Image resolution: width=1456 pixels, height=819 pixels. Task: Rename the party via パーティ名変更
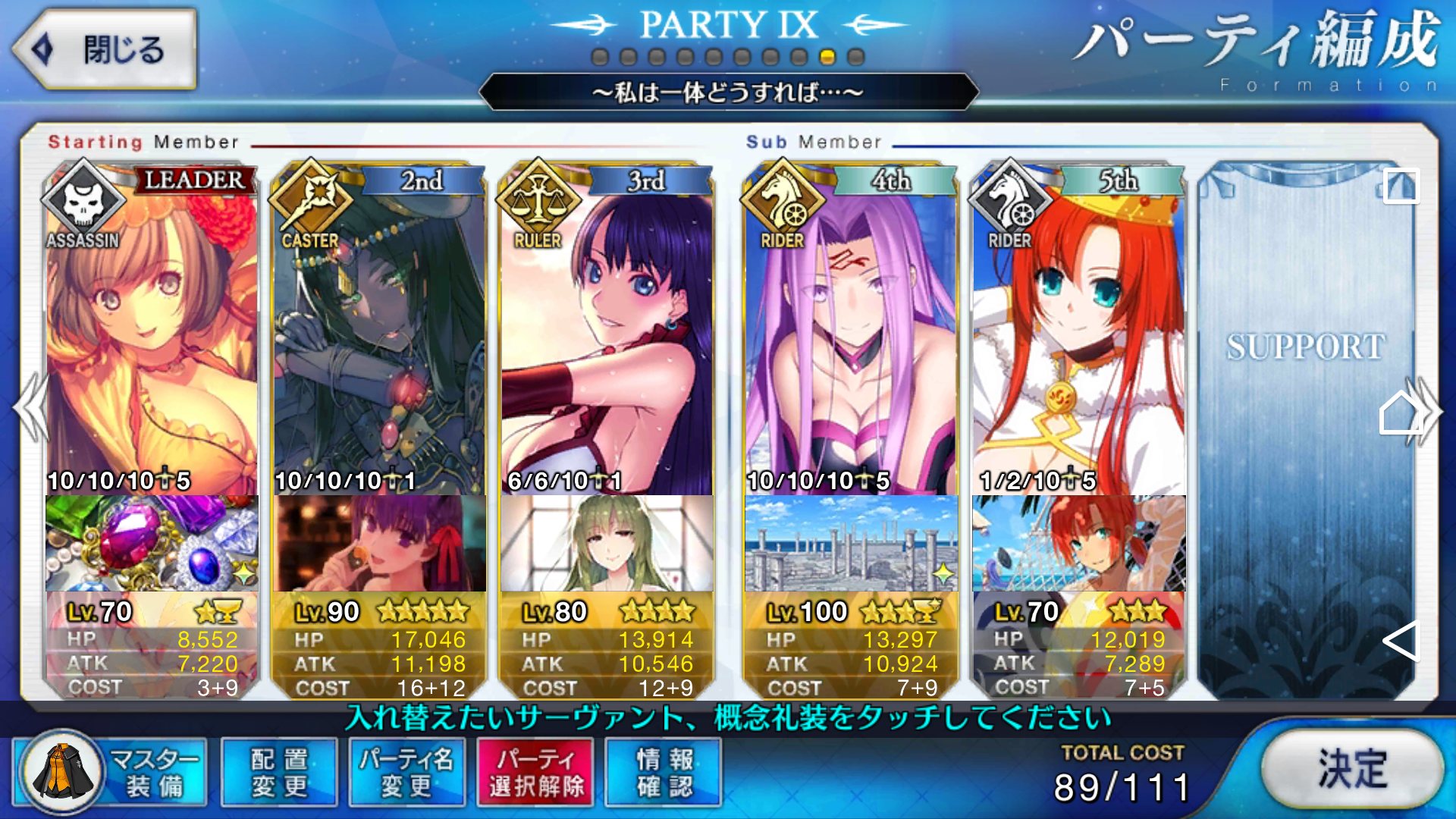coord(406,772)
